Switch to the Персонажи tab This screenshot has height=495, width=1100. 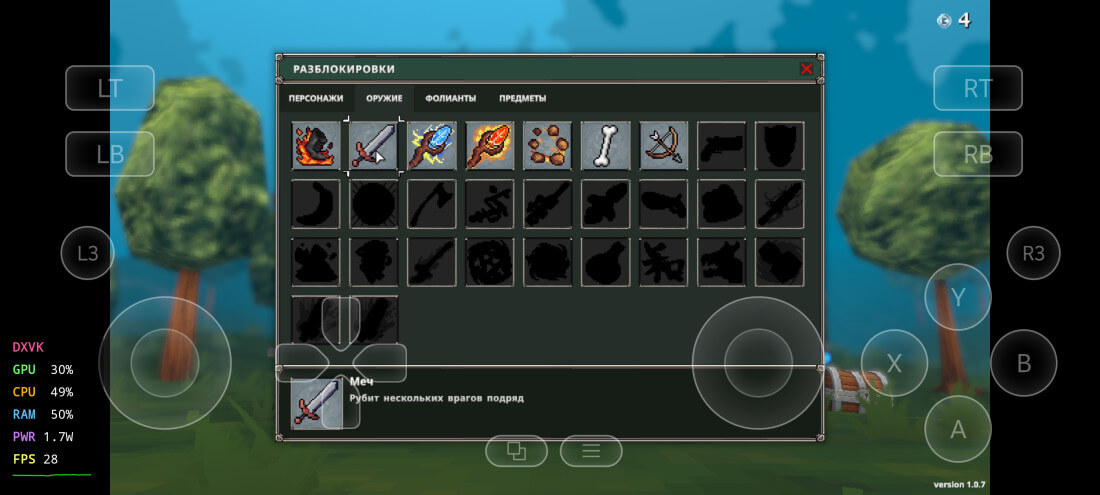316,98
